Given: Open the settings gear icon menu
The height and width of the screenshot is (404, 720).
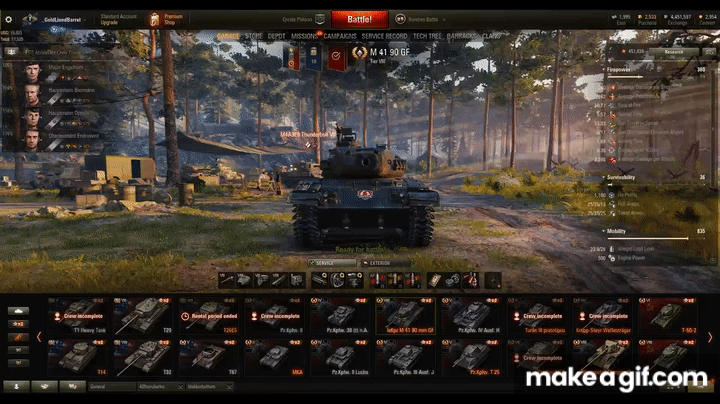Looking at the screenshot, I should 9,19.
